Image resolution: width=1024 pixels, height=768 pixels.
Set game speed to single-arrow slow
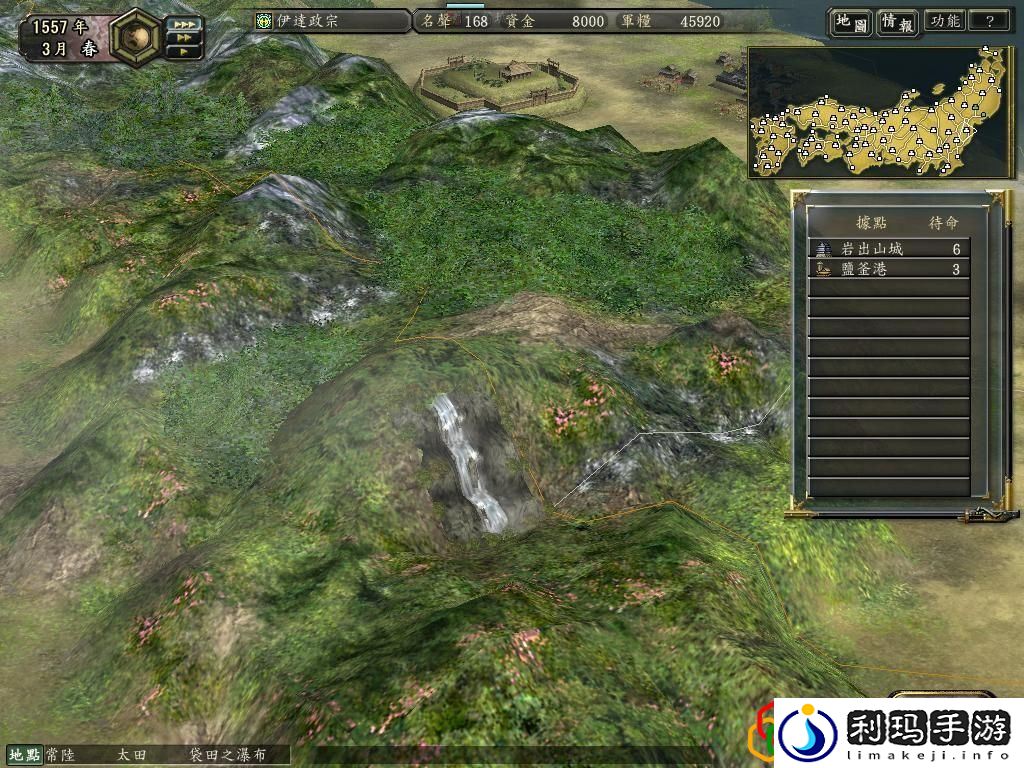click(x=183, y=51)
